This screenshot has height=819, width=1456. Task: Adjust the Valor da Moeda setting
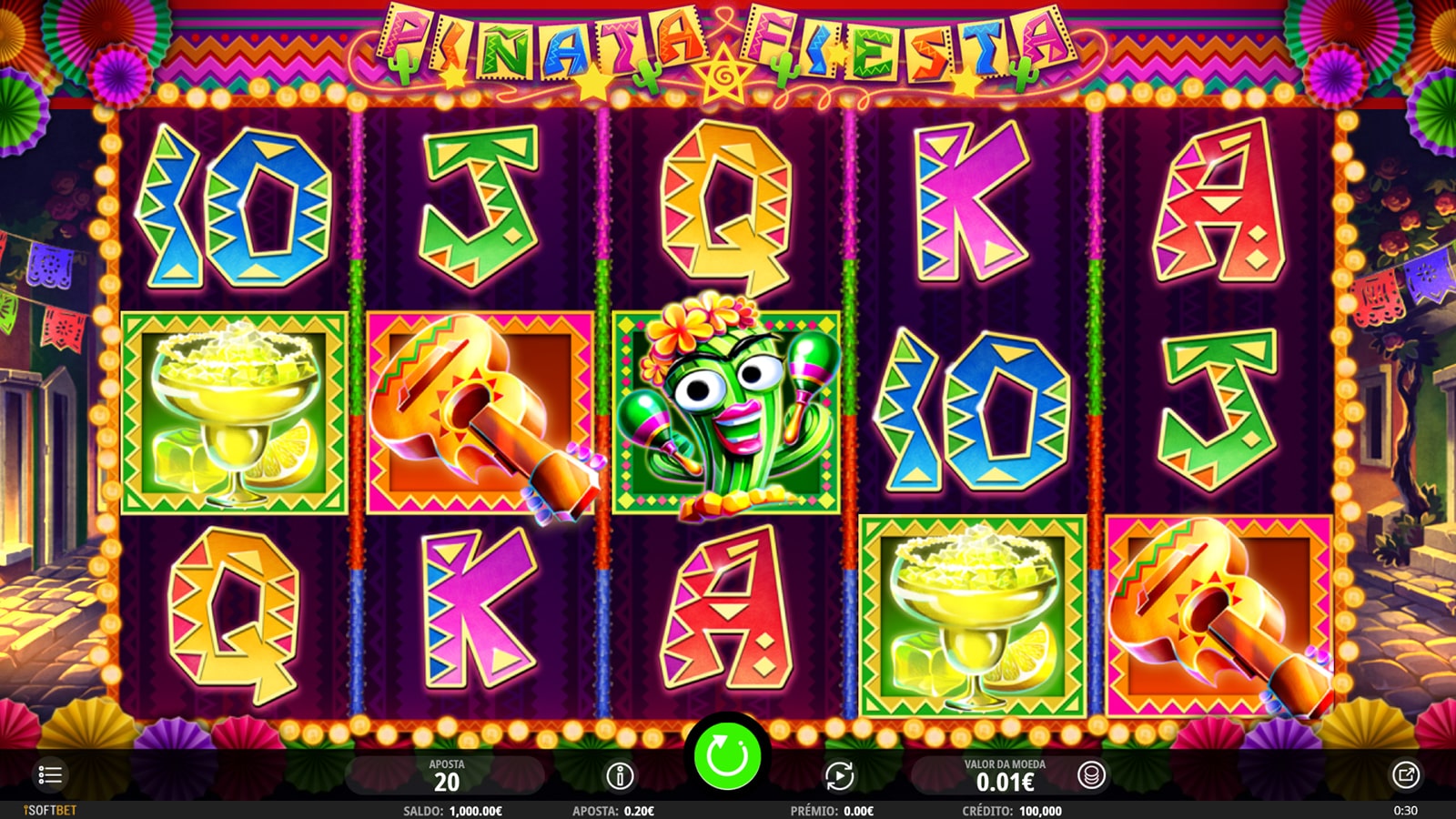(x=1004, y=776)
